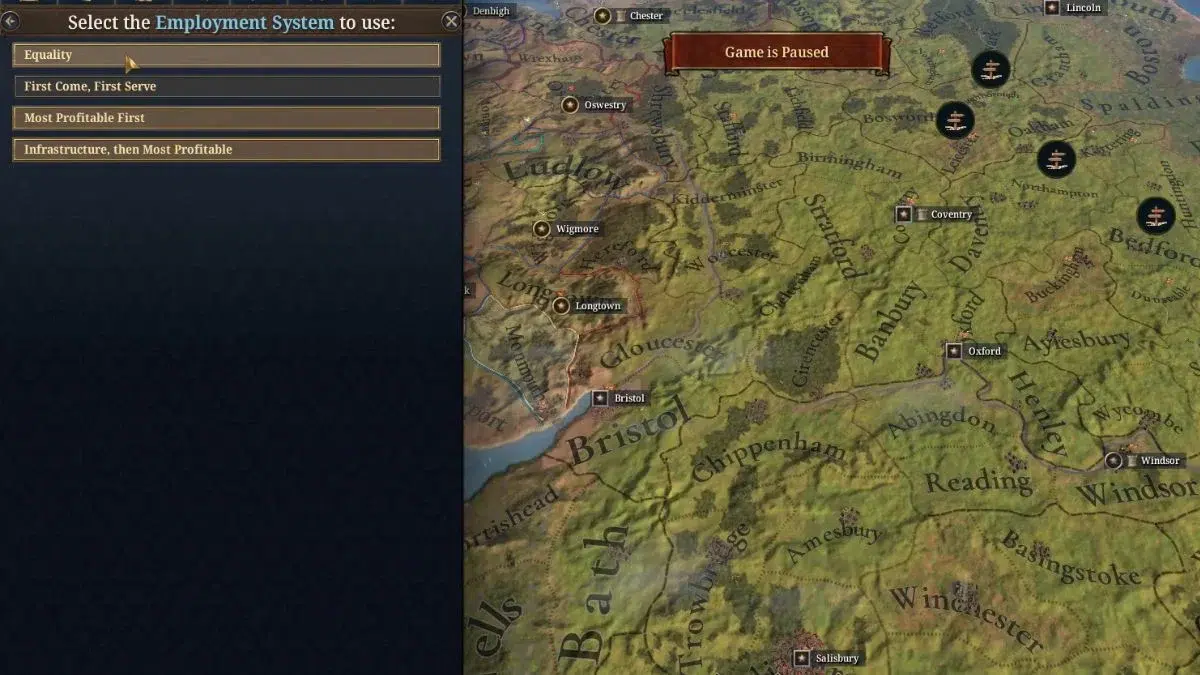
Task: Select the Lincoln town marker
Action: [x=1052, y=8]
